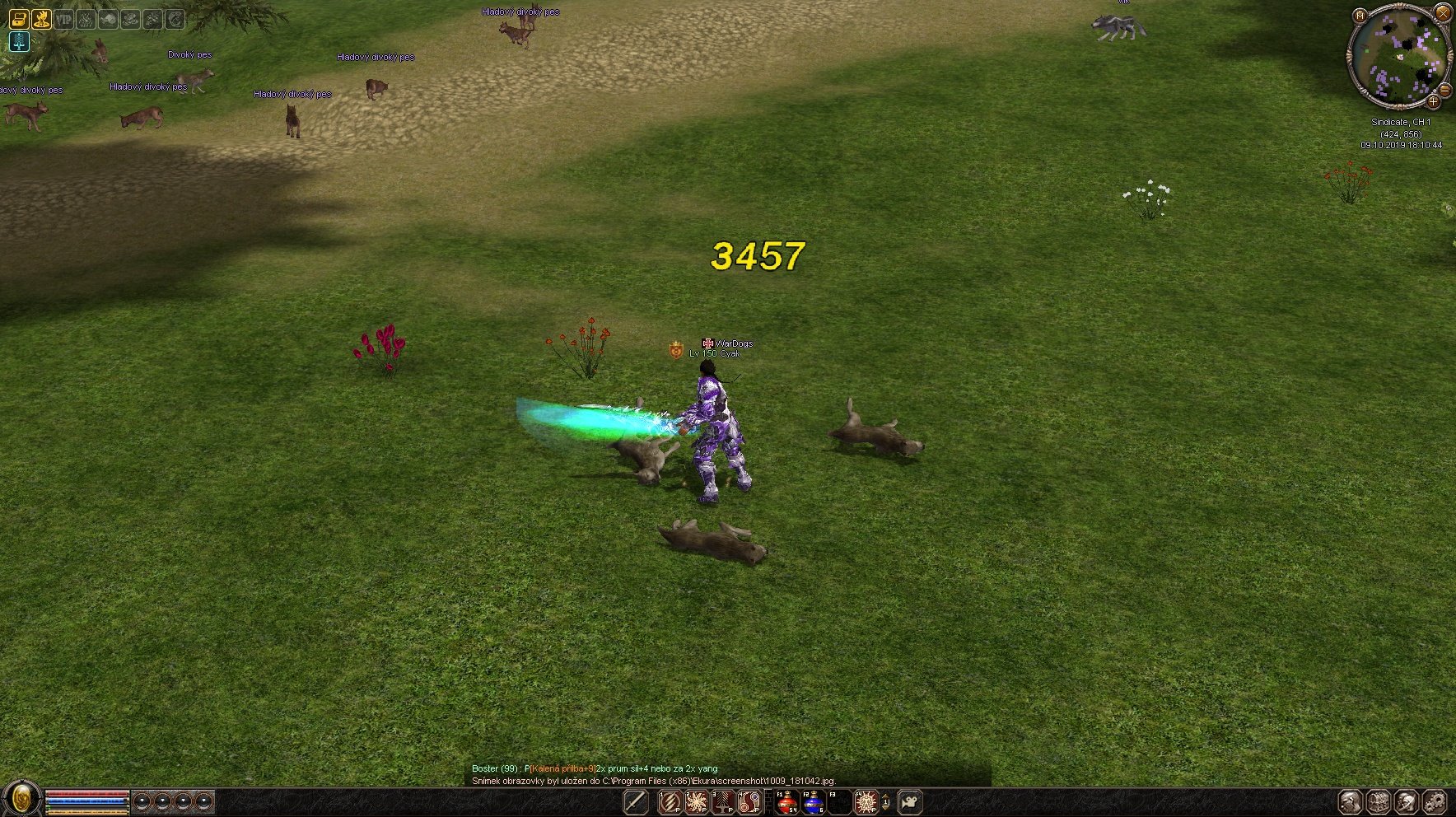Screen dimensions: 1456x817
Task: Activate the glowing body skill in F4
Action: pyautogui.click(x=866, y=801)
